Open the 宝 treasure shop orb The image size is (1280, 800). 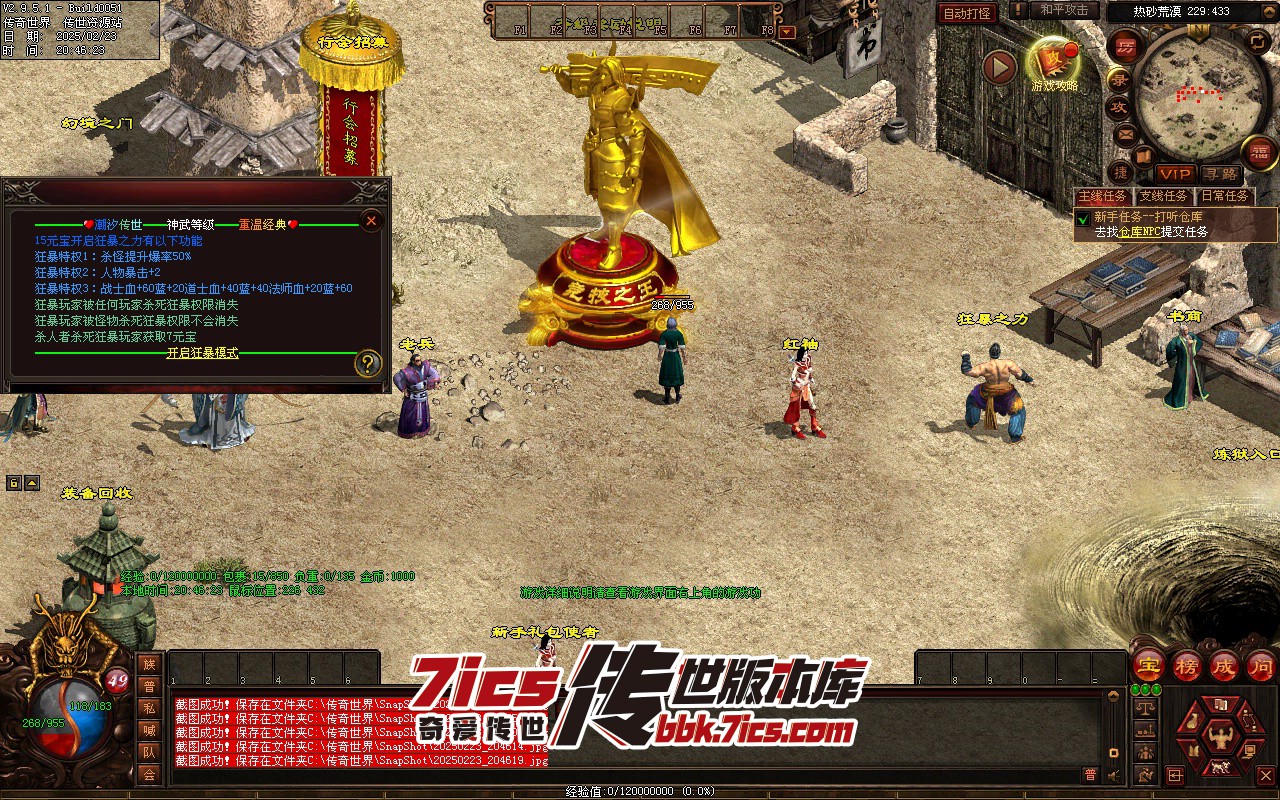pos(1149,666)
